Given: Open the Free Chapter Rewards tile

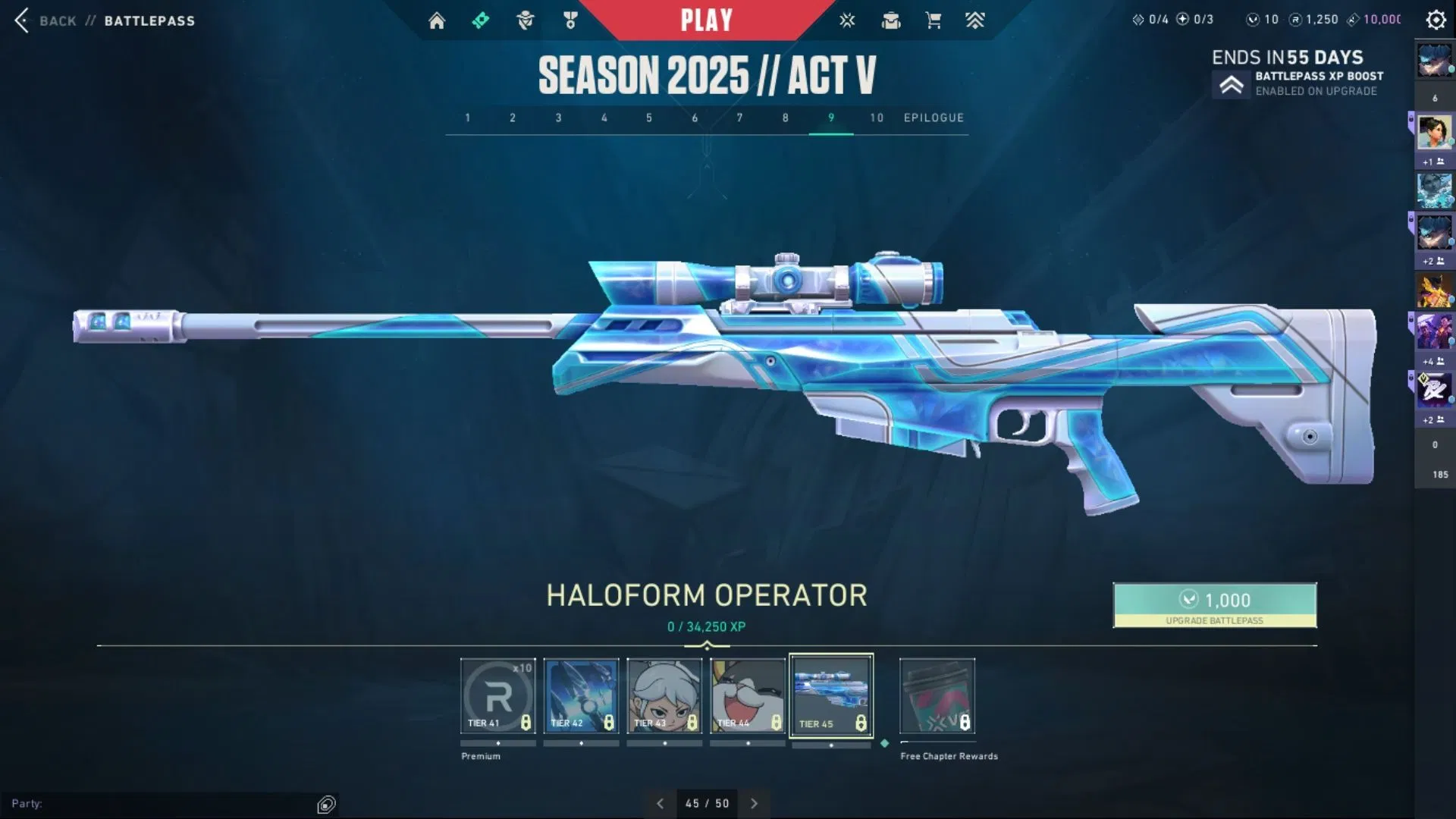Looking at the screenshot, I should coord(937,695).
